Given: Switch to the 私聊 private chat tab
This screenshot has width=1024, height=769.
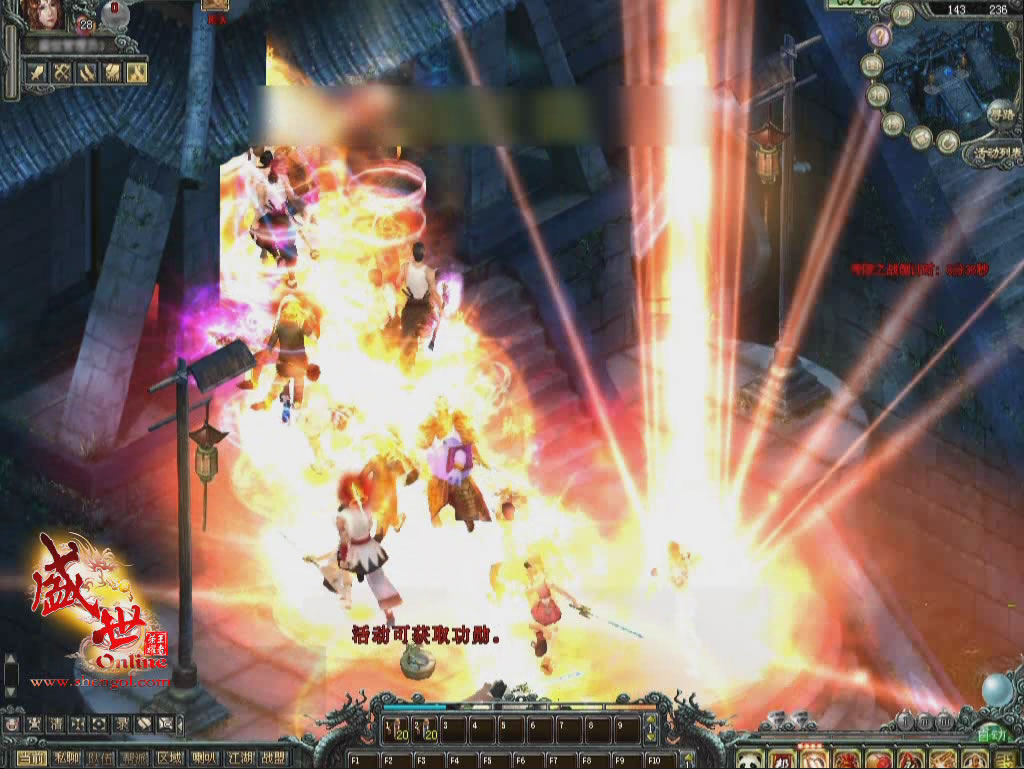Looking at the screenshot, I should click(x=67, y=758).
